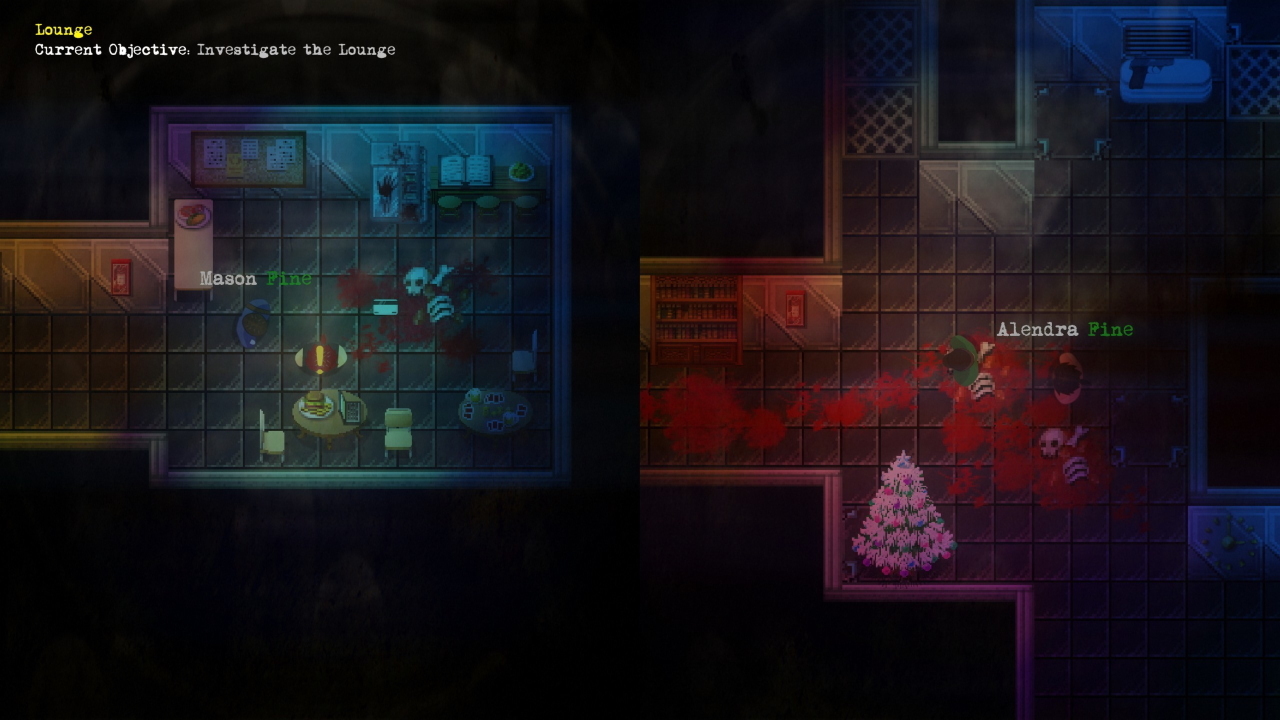Viewport: 1280px width, 720px height.
Task: Click the keycard lying on the floor
Action: [x=385, y=306]
